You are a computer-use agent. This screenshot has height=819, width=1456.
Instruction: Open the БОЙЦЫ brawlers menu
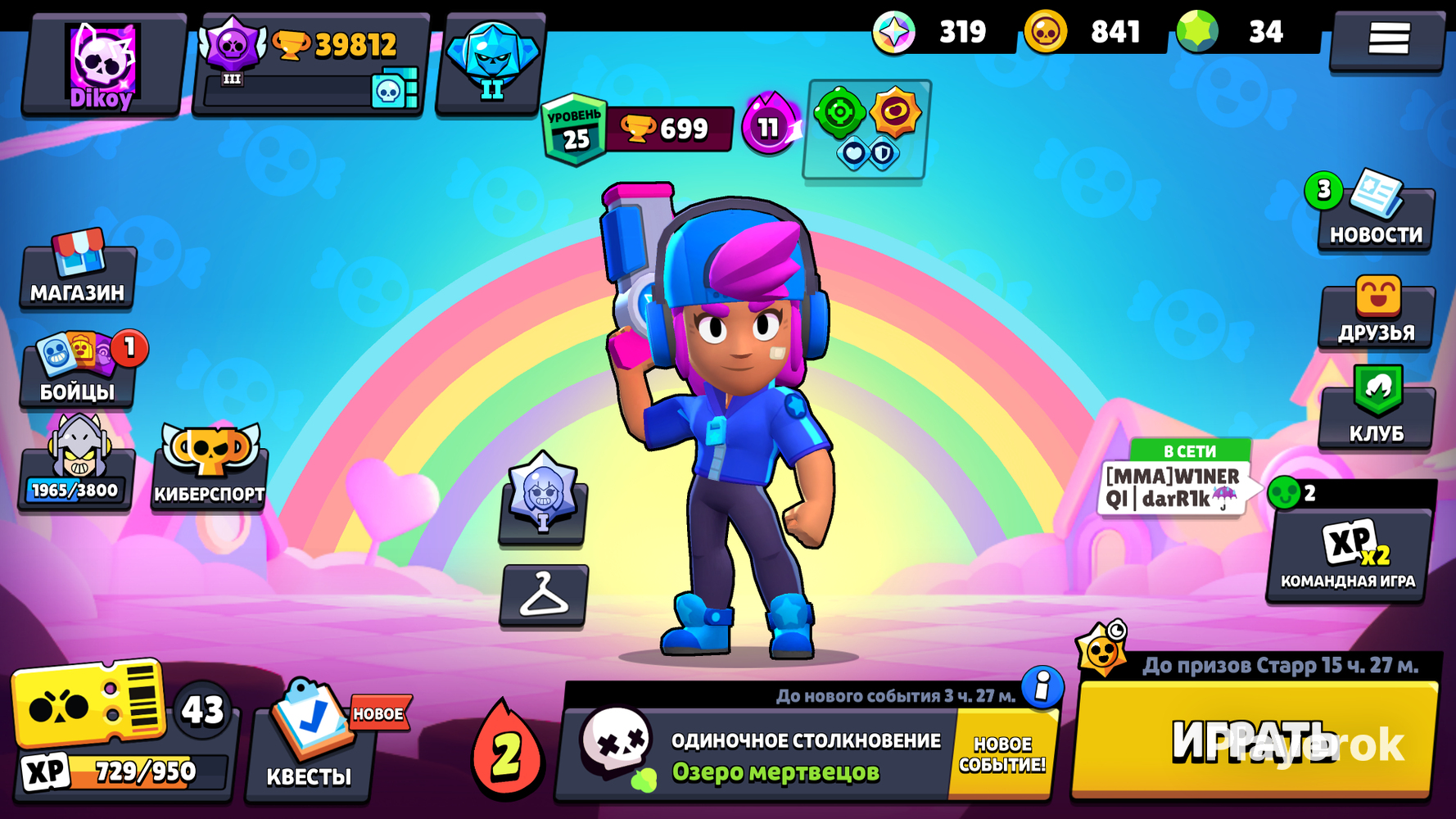pos(78,370)
